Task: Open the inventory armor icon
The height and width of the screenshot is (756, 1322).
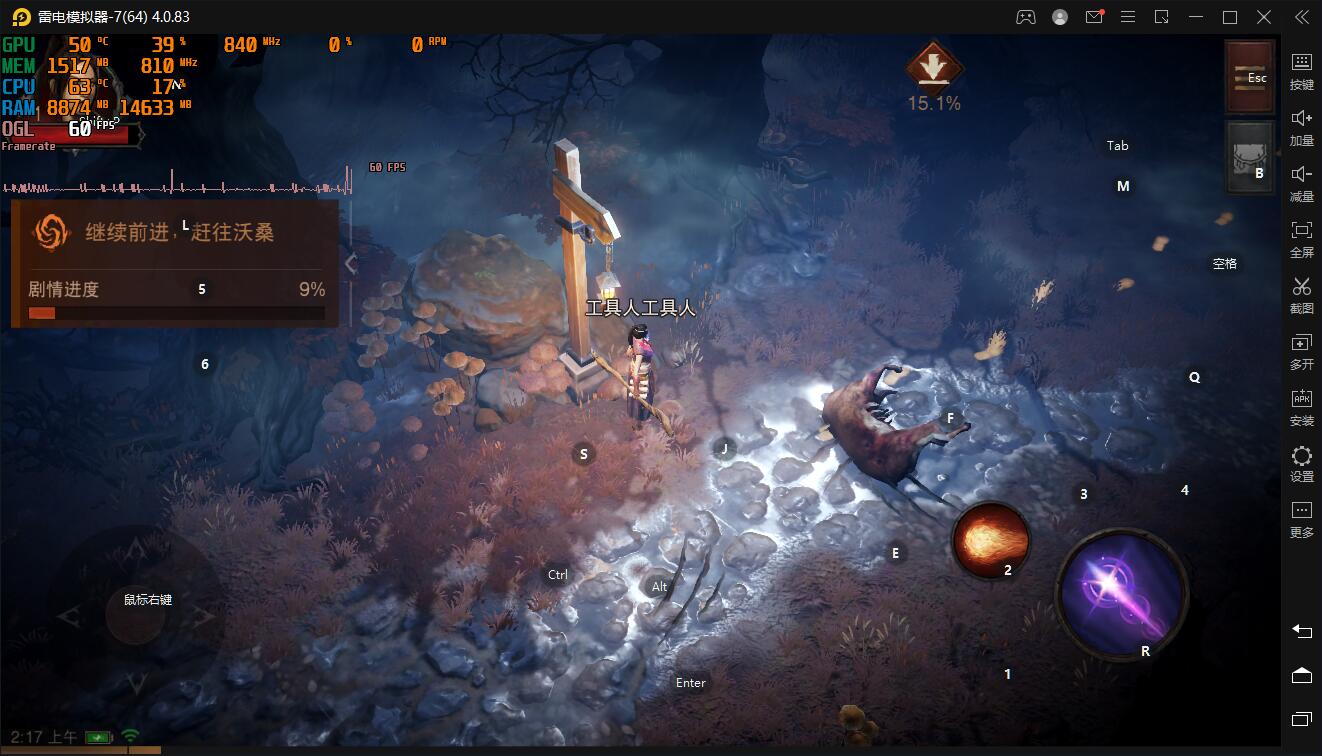Action: coord(1249,157)
